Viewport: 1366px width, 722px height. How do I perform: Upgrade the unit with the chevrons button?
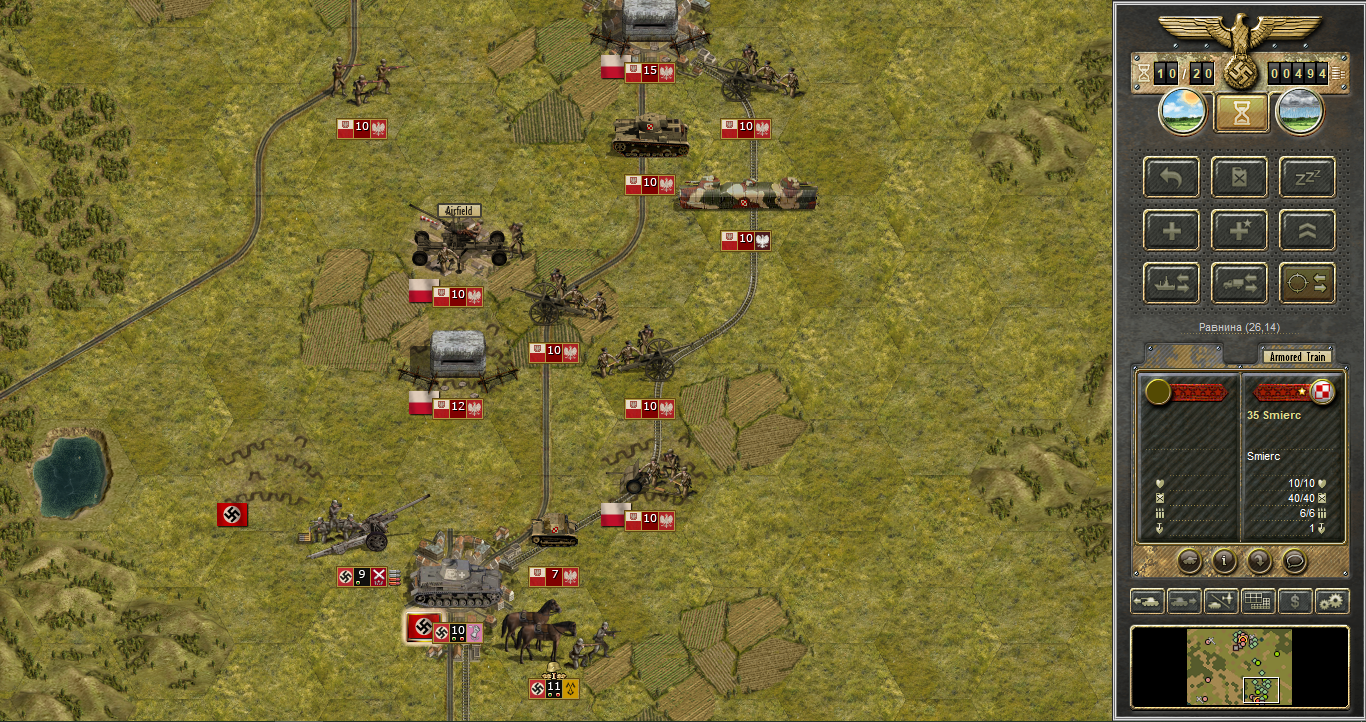tap(1307, 231)
